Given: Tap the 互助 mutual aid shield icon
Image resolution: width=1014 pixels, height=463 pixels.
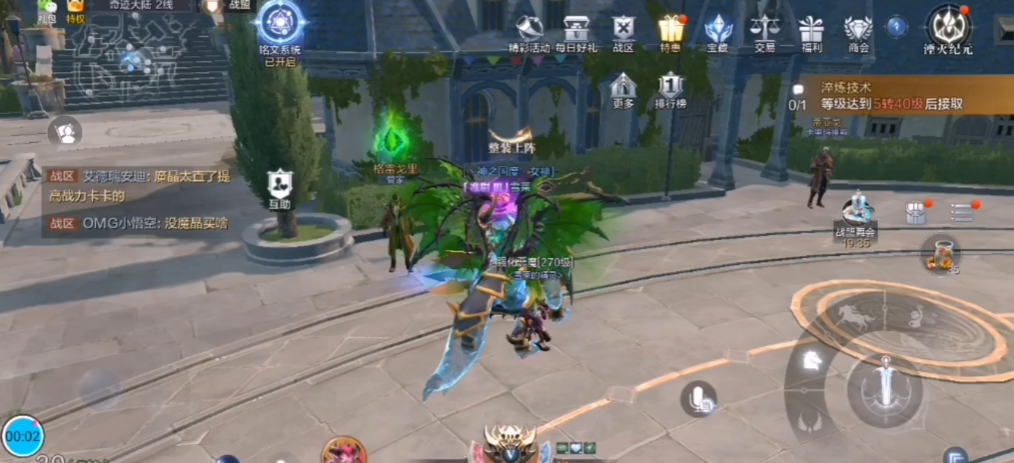Looking at the screenshot, I should tap(279, 186).
